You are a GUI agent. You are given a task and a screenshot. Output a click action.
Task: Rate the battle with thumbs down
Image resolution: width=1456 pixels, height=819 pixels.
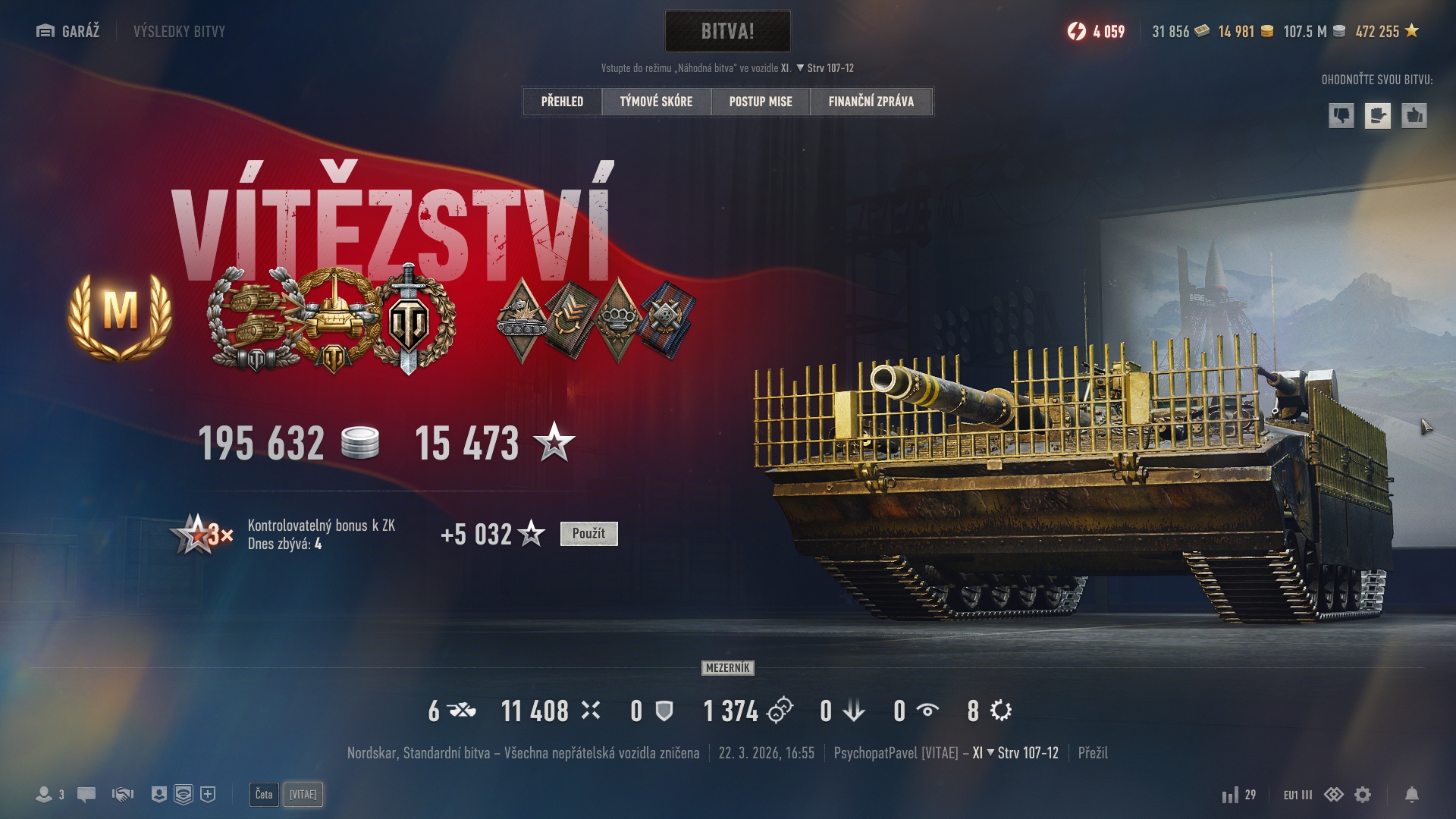[1341, 116]
